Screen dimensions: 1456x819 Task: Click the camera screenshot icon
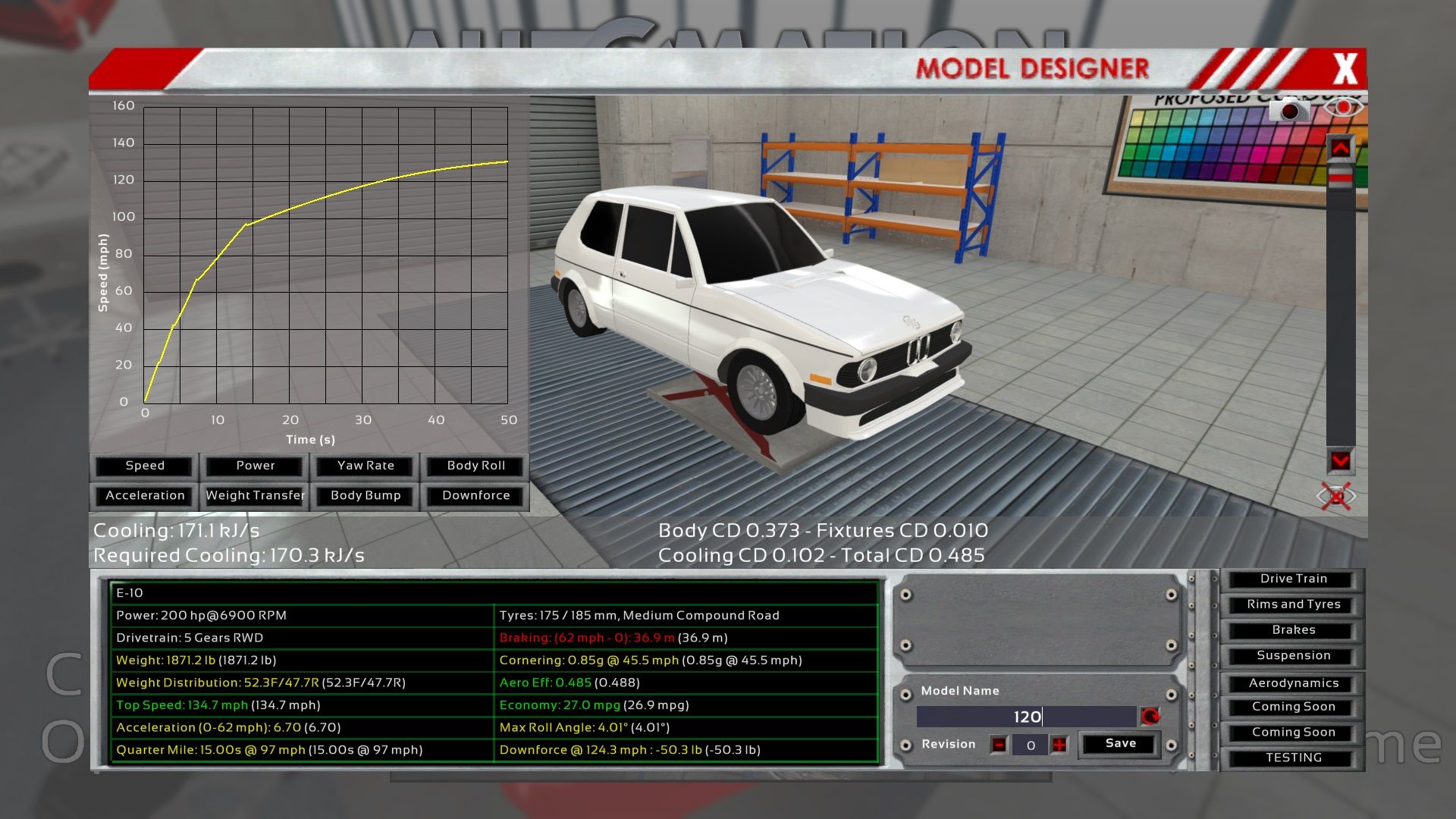pyautogui.click(x=1288, y=111)
